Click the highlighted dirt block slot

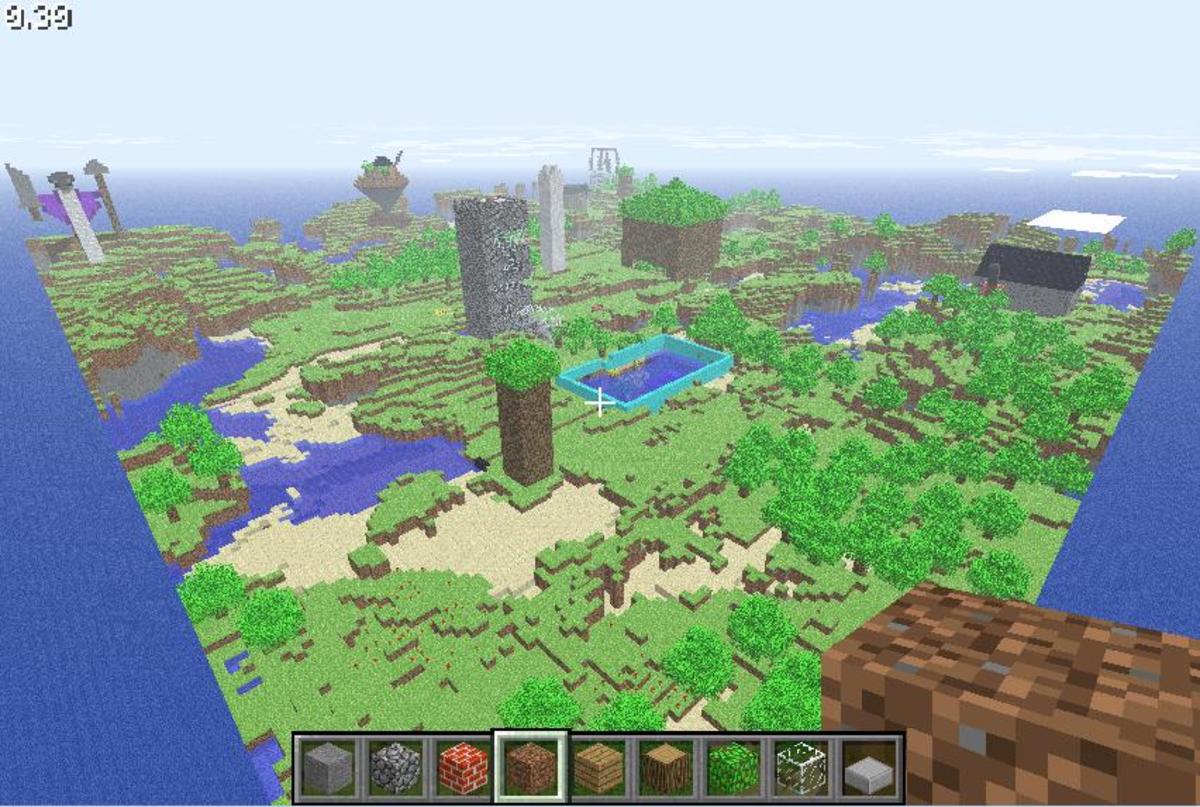(531, 768)
